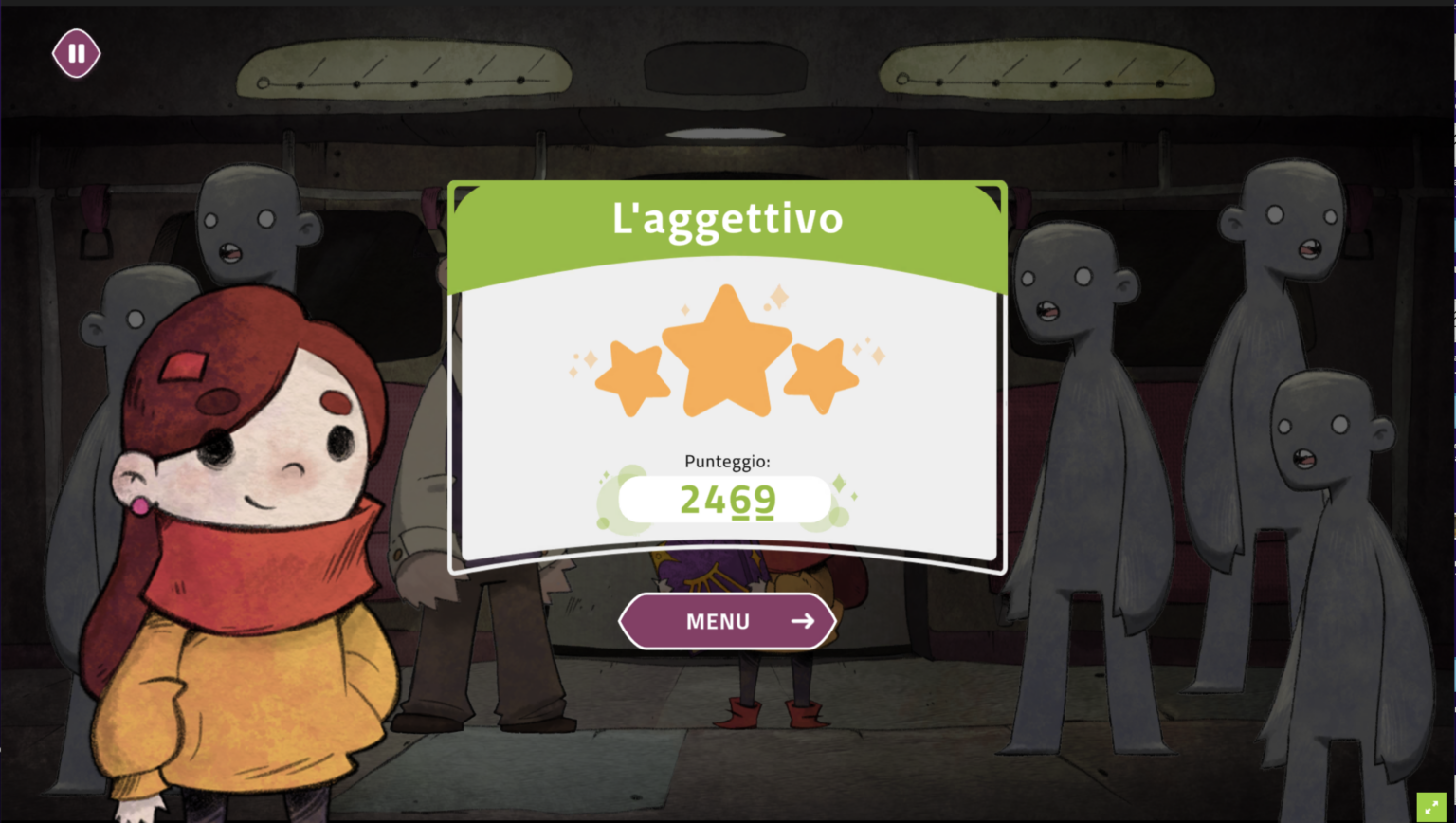Expand the results card titled L'aggettivo

[727, 218]
